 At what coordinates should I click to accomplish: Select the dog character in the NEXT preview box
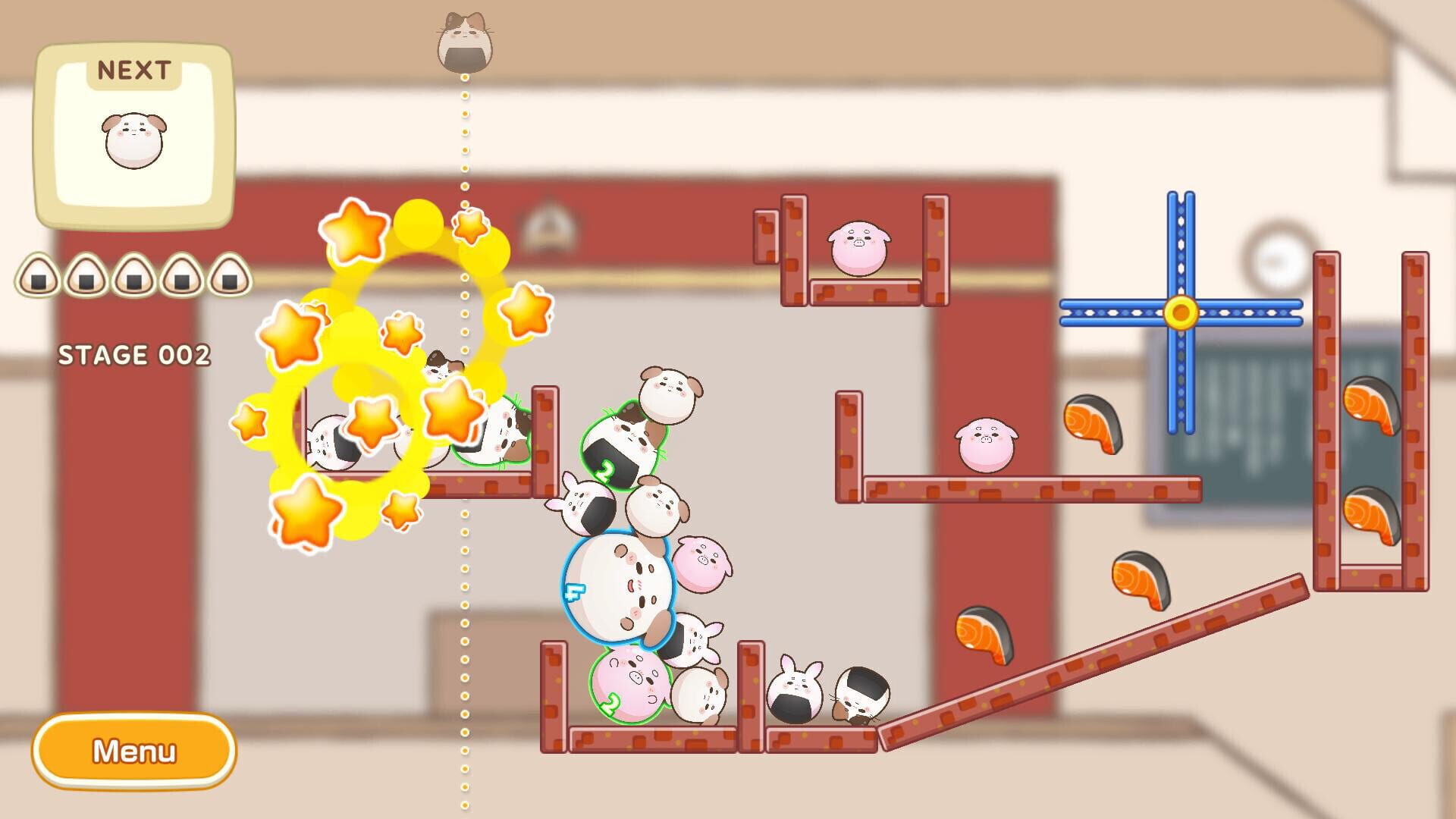tap(133, 140)
